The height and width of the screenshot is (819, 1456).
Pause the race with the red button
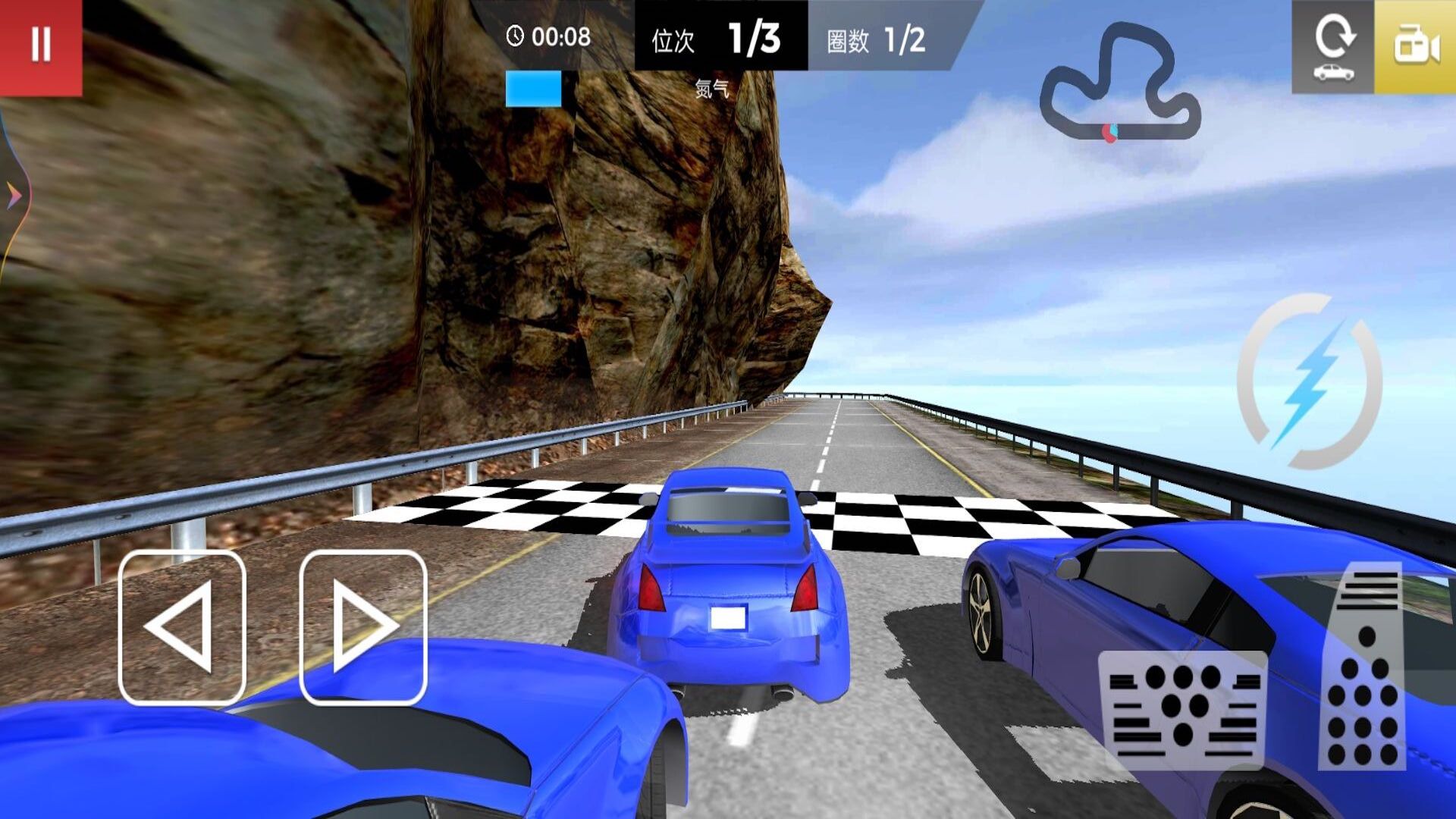point(41,45)
